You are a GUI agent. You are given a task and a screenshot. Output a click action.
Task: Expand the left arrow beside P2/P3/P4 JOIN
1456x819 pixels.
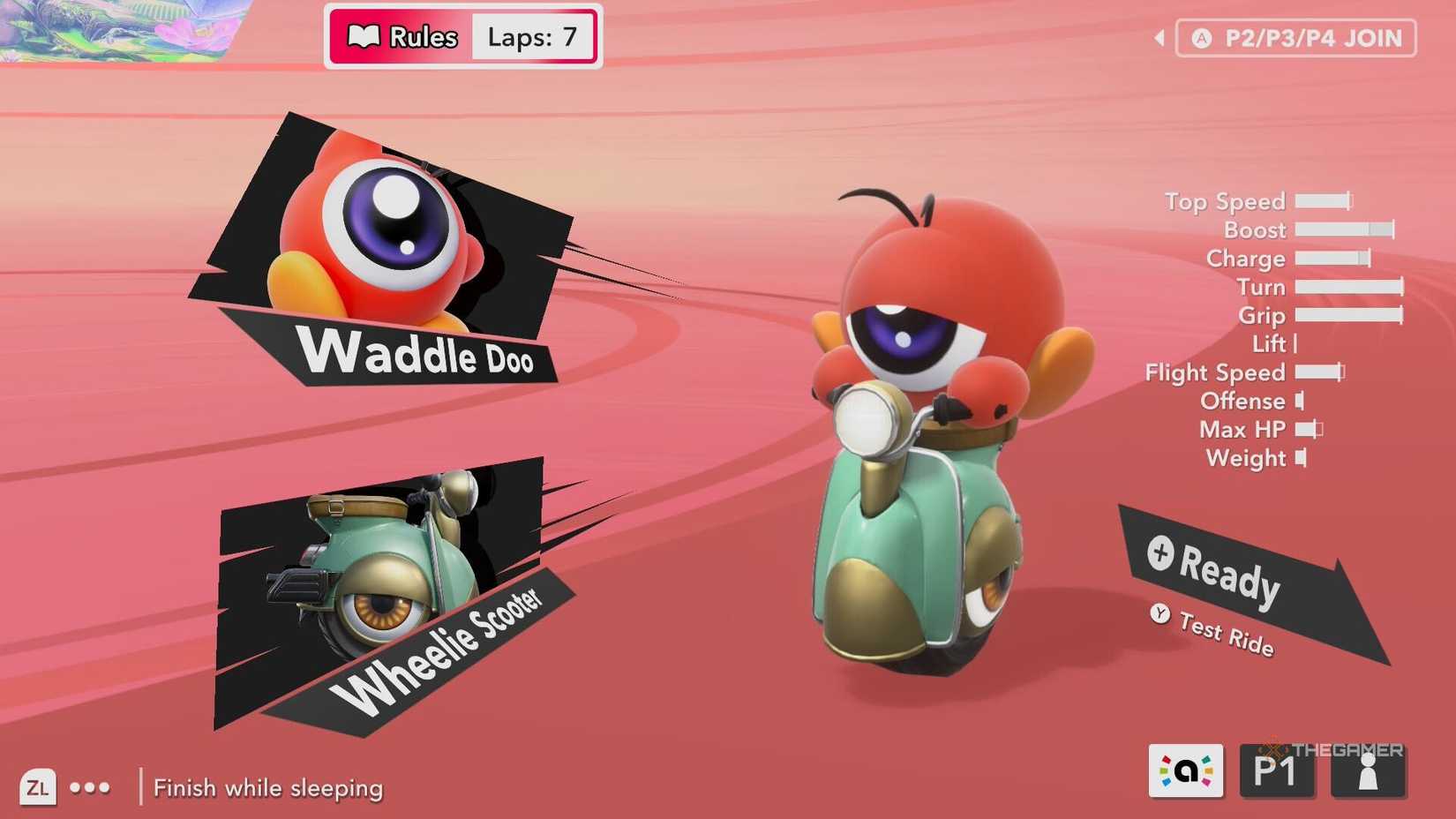pyautogui.click(x=1159, y=38)
